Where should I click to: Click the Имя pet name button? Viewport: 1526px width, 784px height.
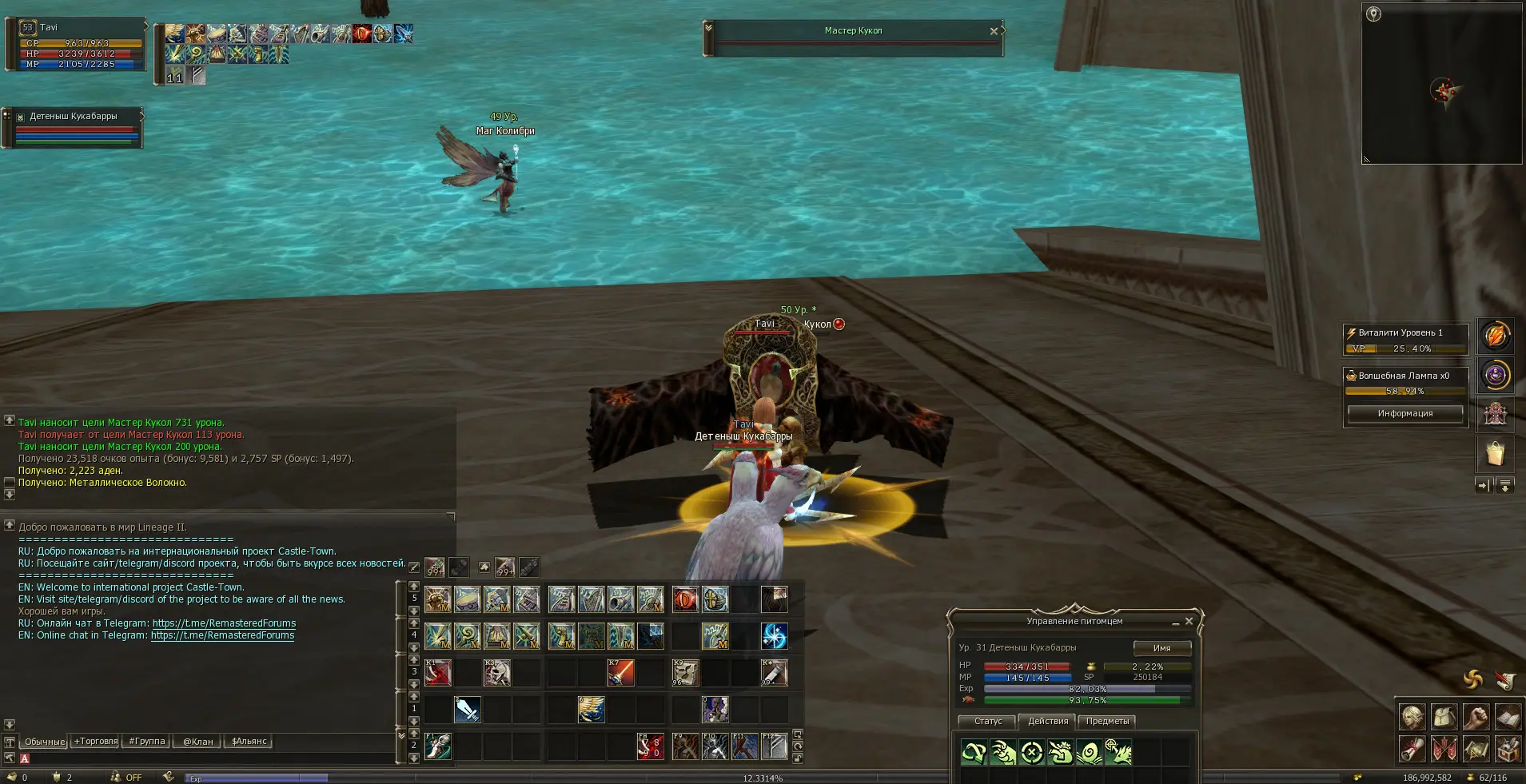point(1161,648)
